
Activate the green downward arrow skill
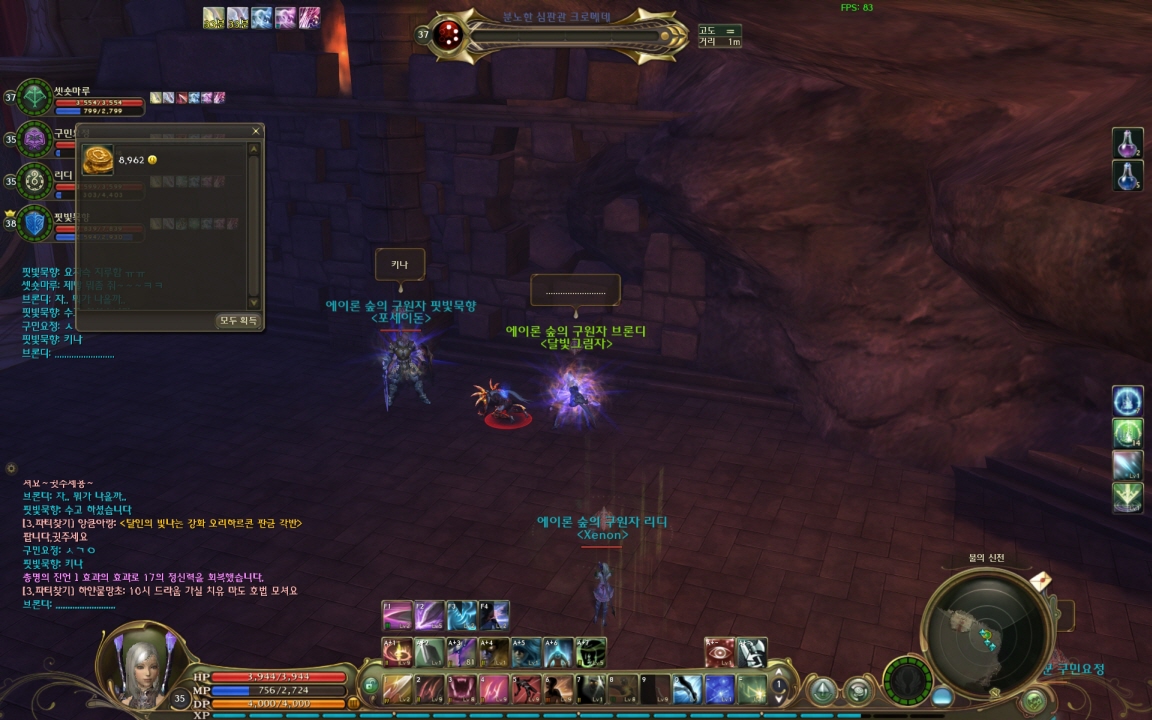(1127, 497)
